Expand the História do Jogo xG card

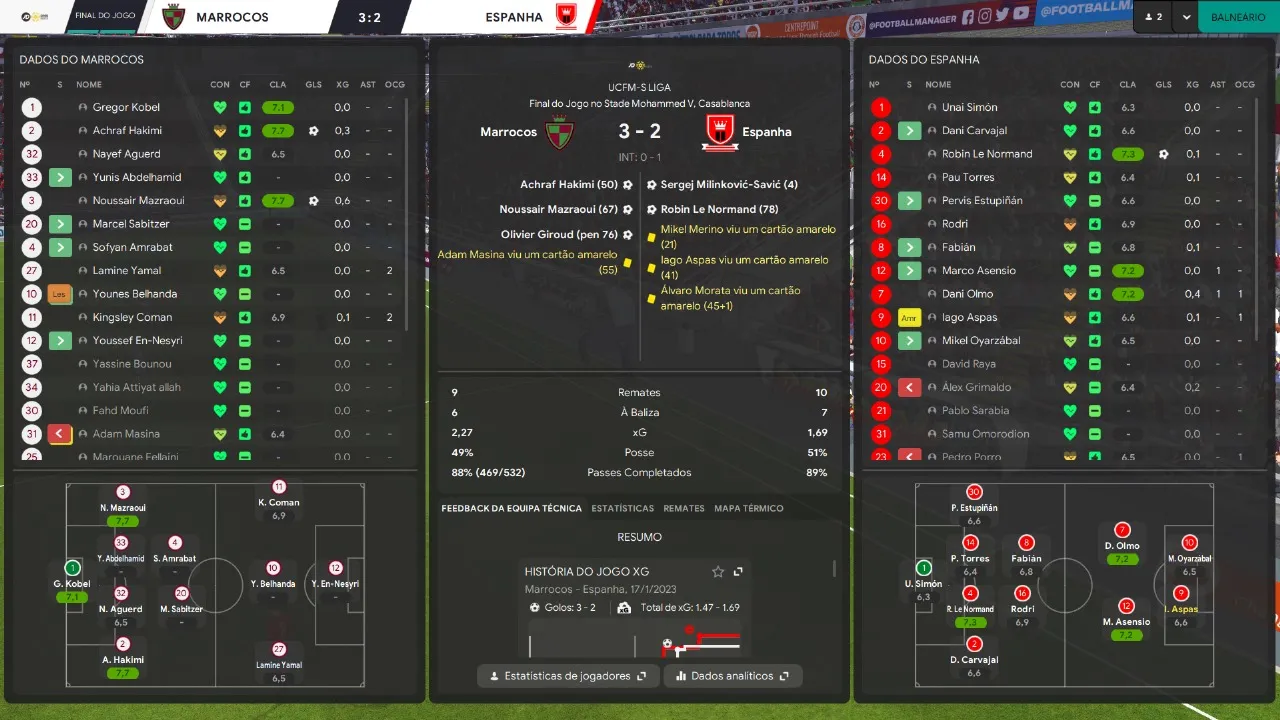(x=738, y=571)
